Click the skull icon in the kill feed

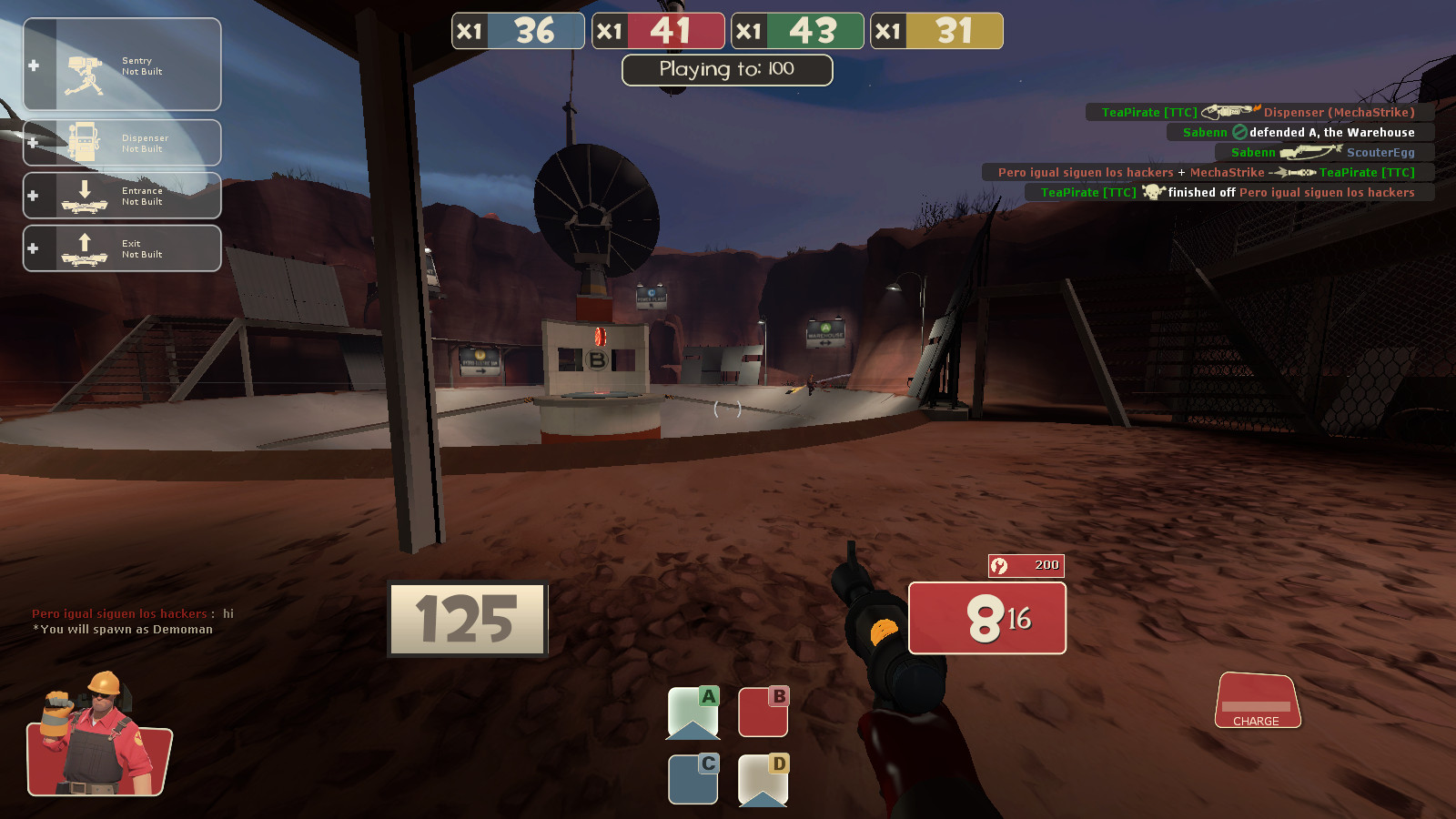(x=1152, y=192)
